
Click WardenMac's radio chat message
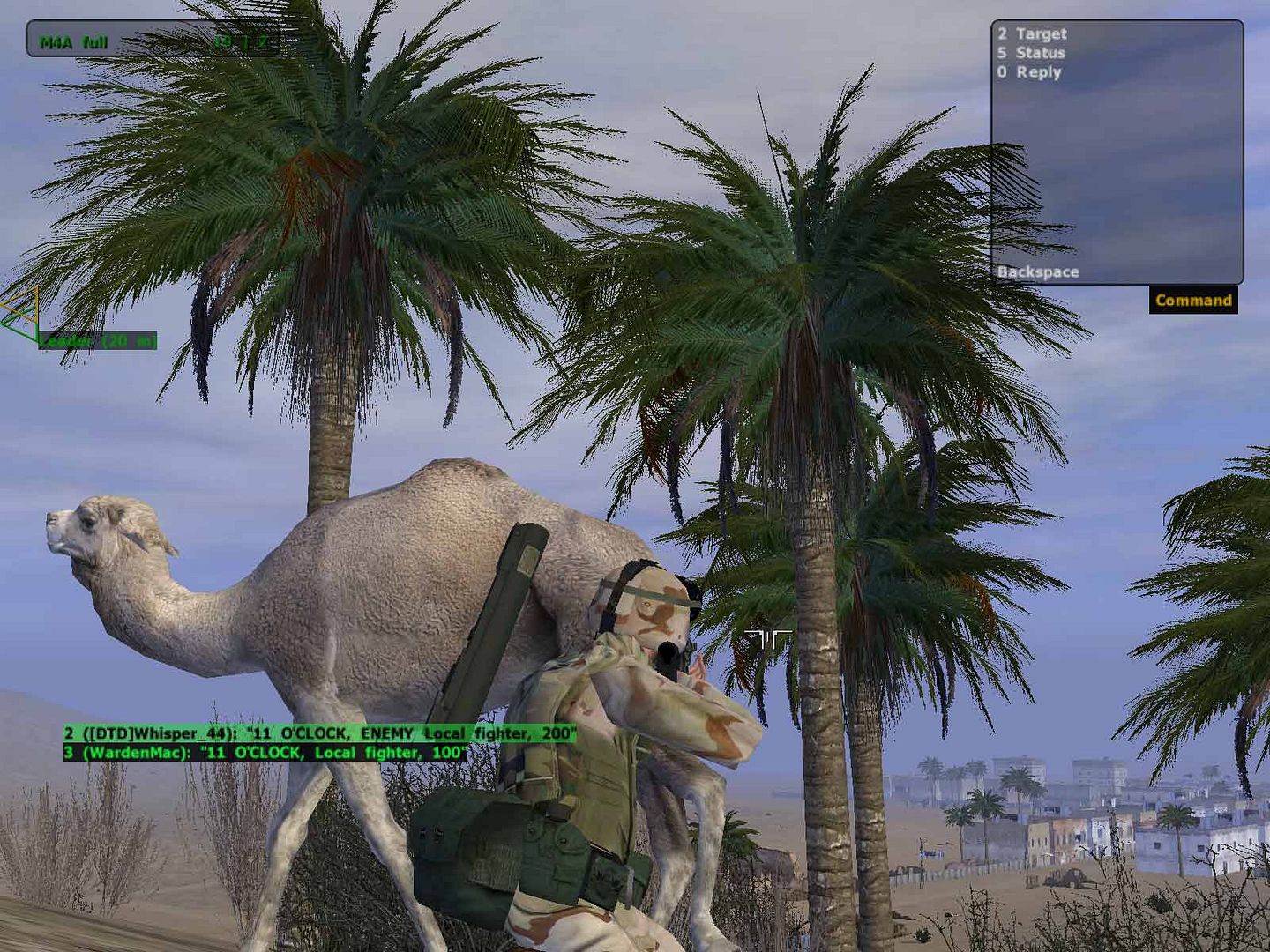265,753
